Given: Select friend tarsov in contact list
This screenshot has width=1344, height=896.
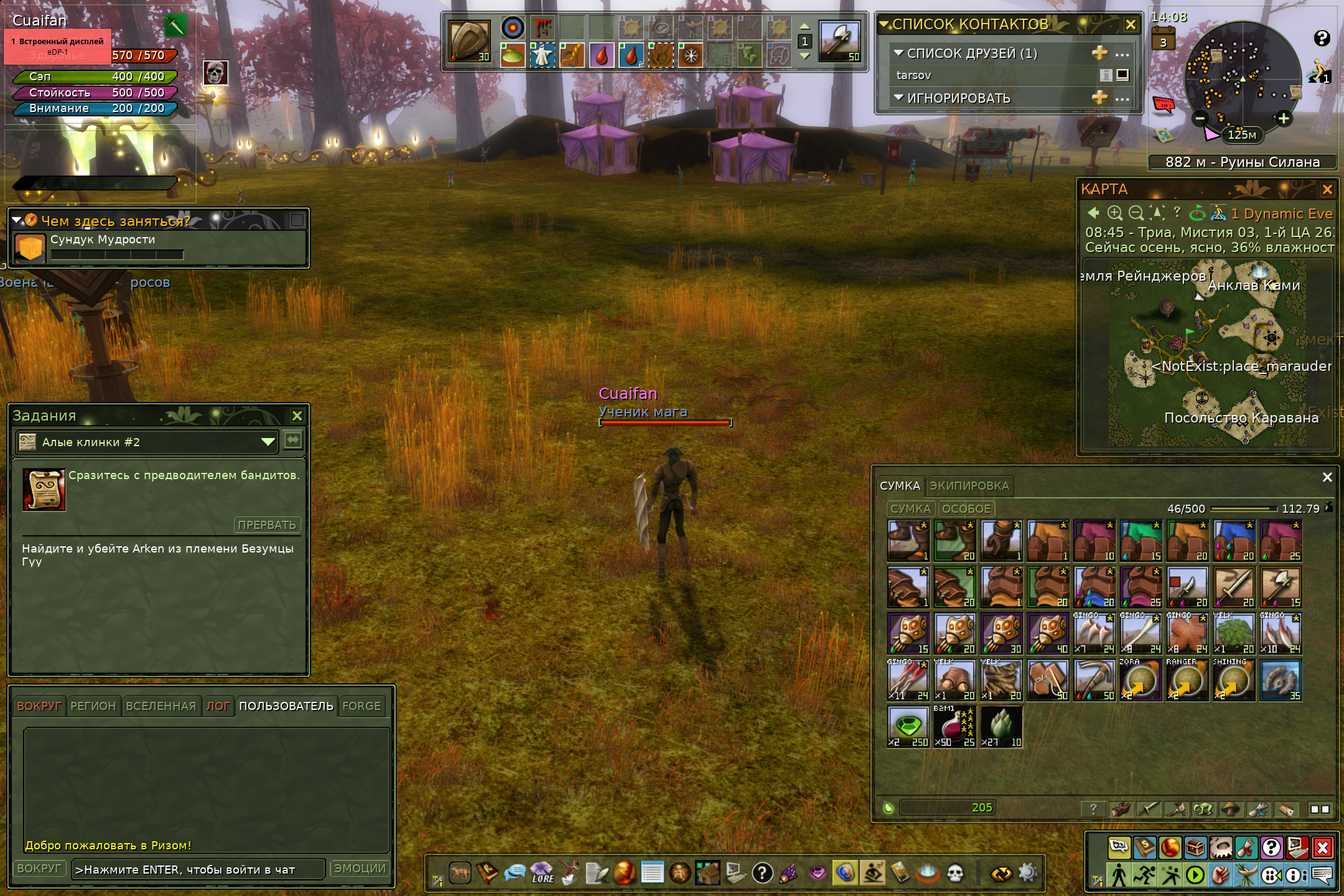Looking at the screenshot, I should (x=914, y=75).
